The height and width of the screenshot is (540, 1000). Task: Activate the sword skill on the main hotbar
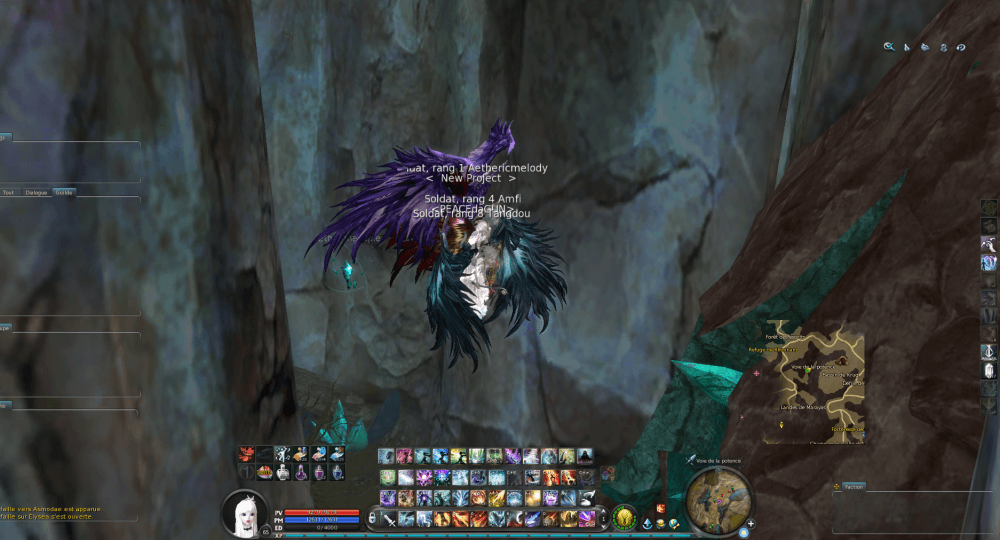(x=388, y=519)
